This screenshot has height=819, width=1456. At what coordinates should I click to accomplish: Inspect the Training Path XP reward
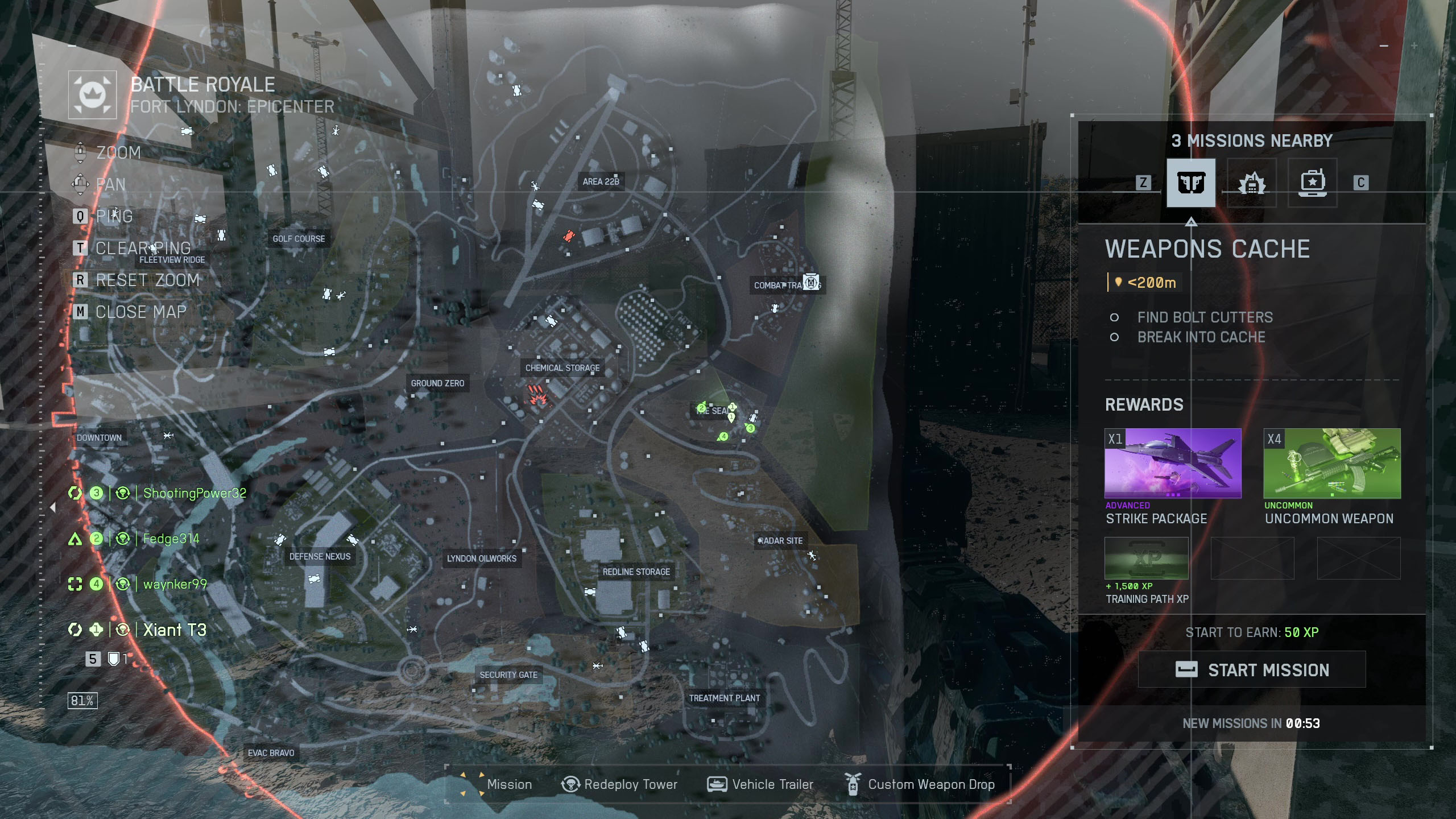tap(1146, 558)
